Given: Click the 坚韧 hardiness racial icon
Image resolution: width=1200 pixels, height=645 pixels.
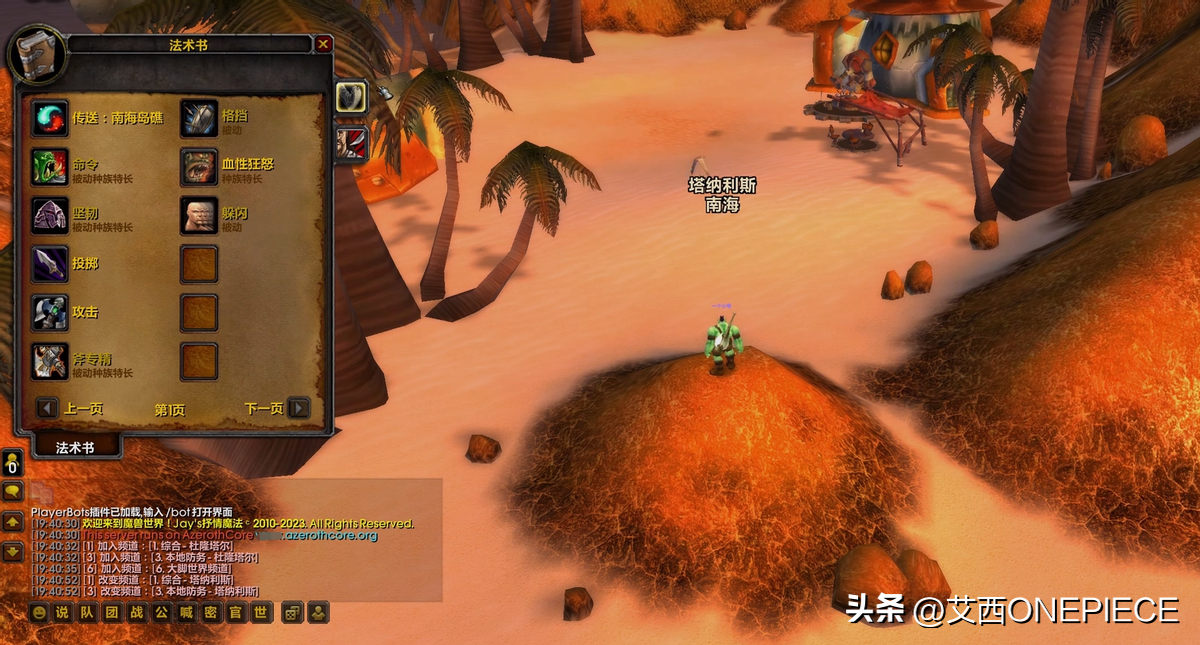Looking at the screenshot, I should coord(50,216).
